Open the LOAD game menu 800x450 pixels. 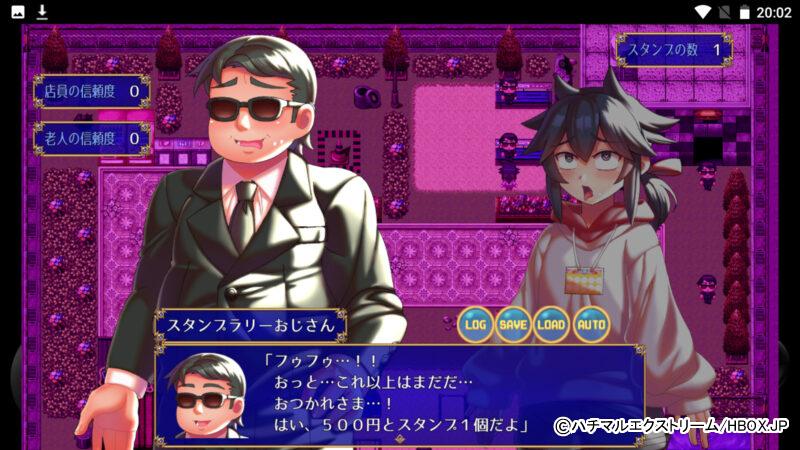tap(552, 324)
